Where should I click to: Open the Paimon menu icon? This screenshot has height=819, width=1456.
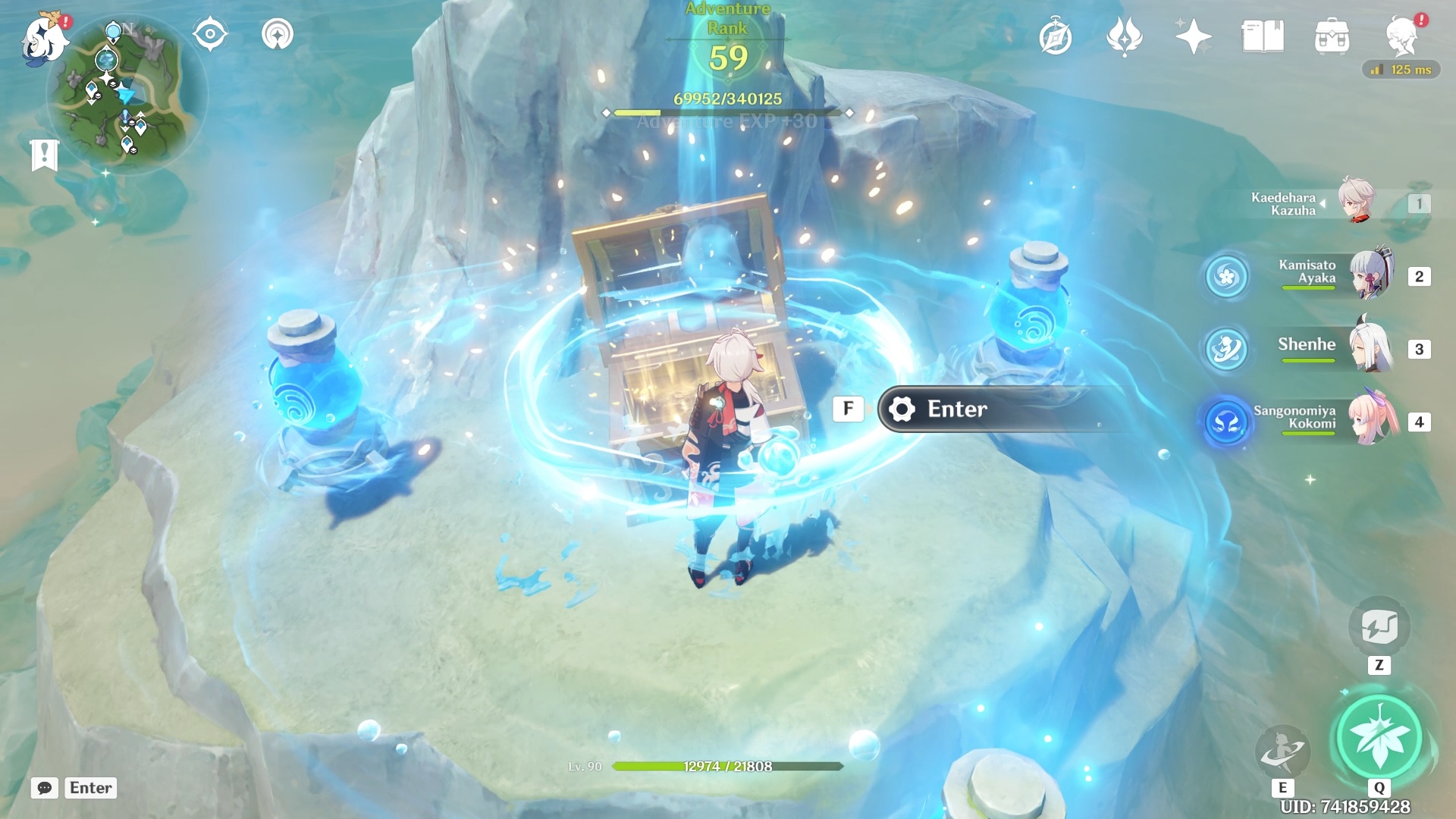pyautogui.click(x=45, y=36)
